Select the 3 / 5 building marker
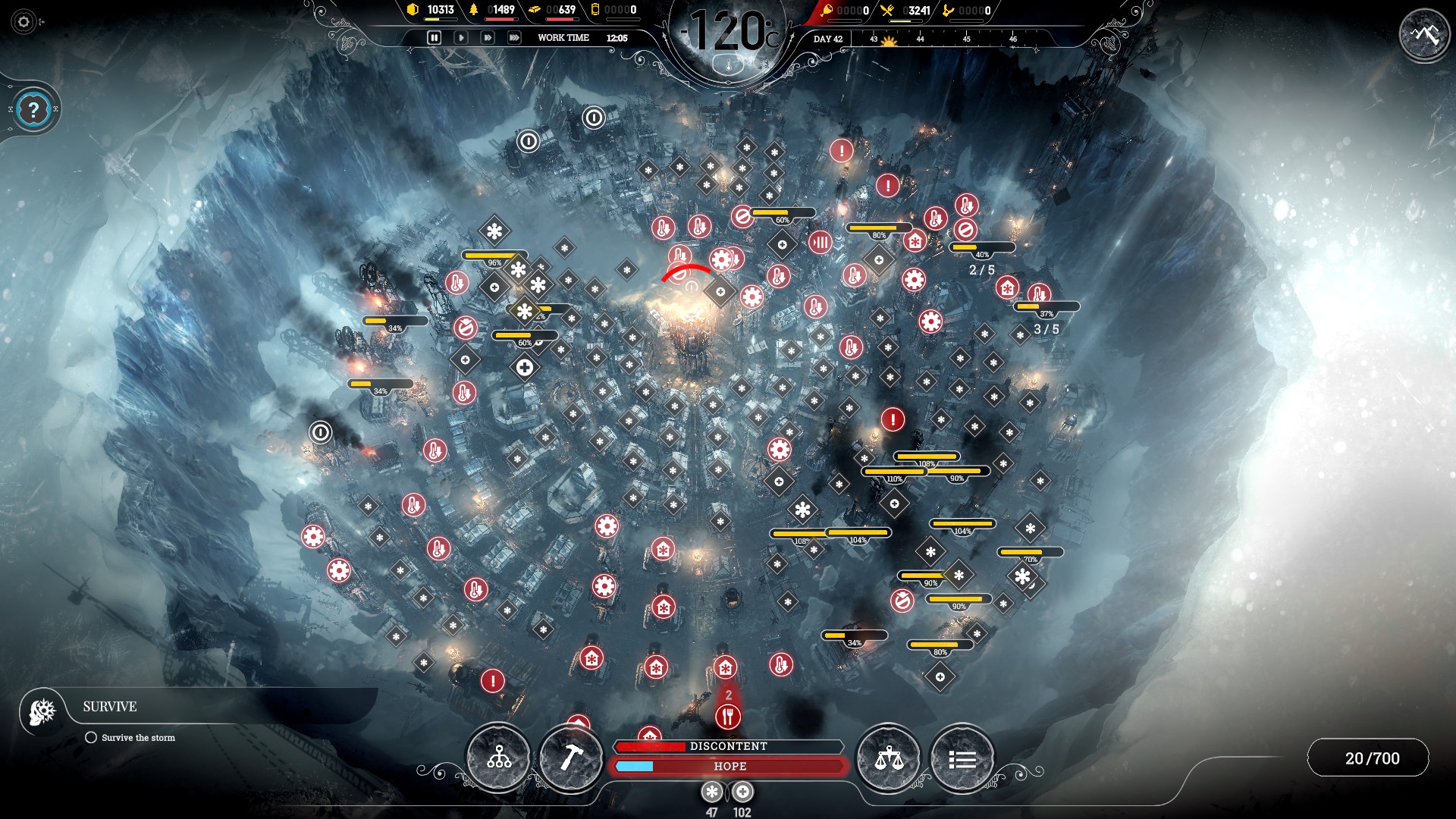This screenshot has height=819, width=1456. [x=1046, y=329]
